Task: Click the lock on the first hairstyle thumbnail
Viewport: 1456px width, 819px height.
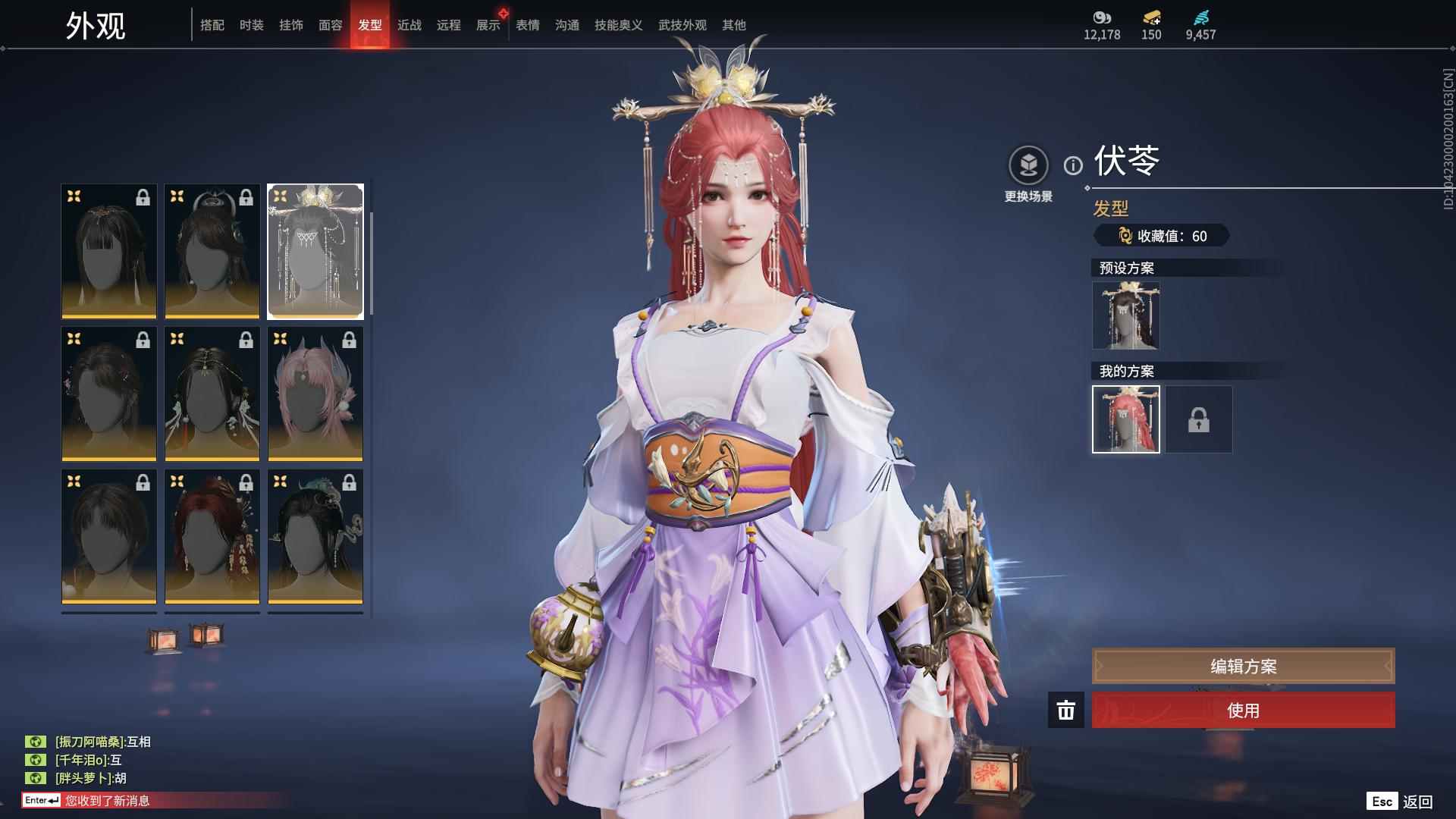Action: click(x=143, y=198)
